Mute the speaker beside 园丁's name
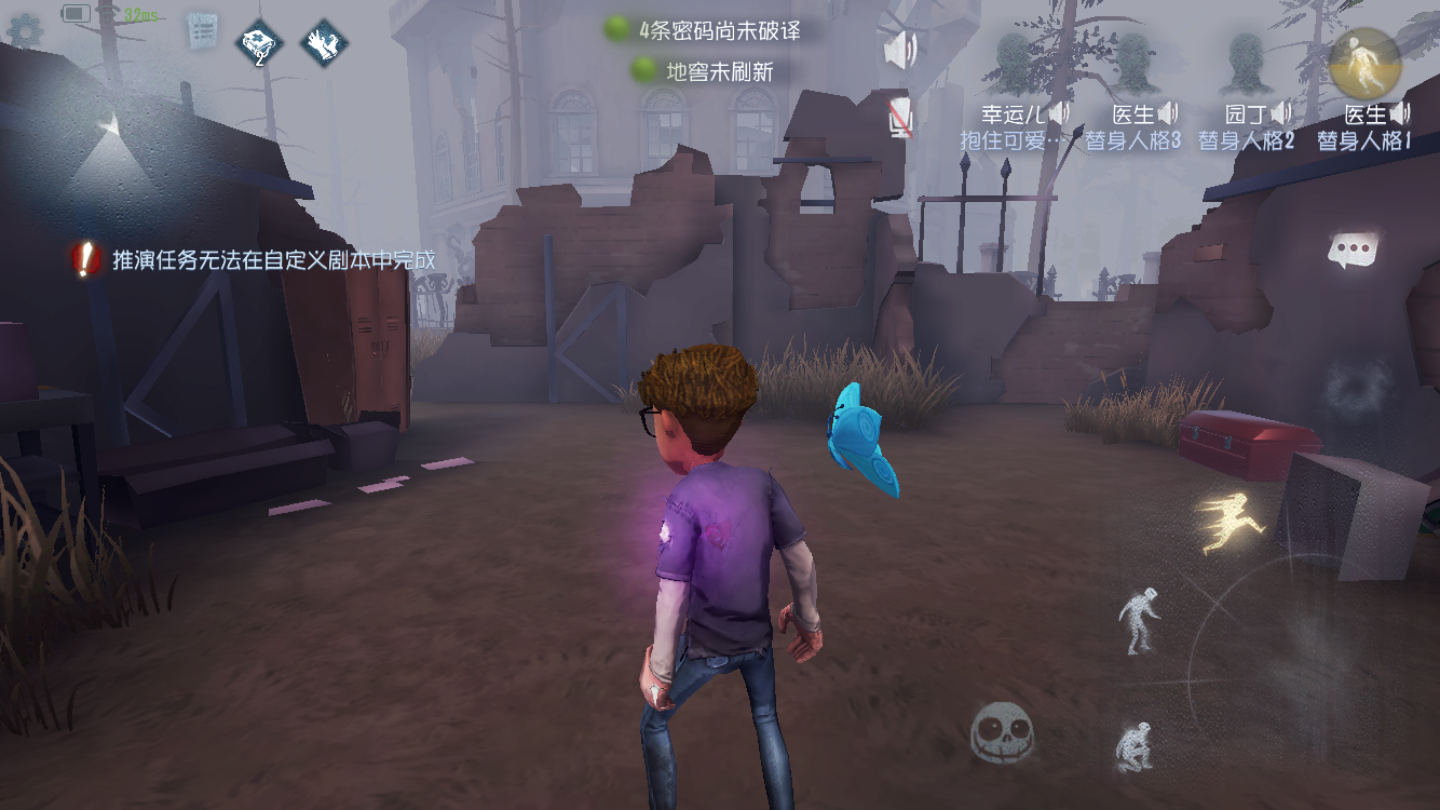The image size is (1440, 810). (x=1281, y=113)
